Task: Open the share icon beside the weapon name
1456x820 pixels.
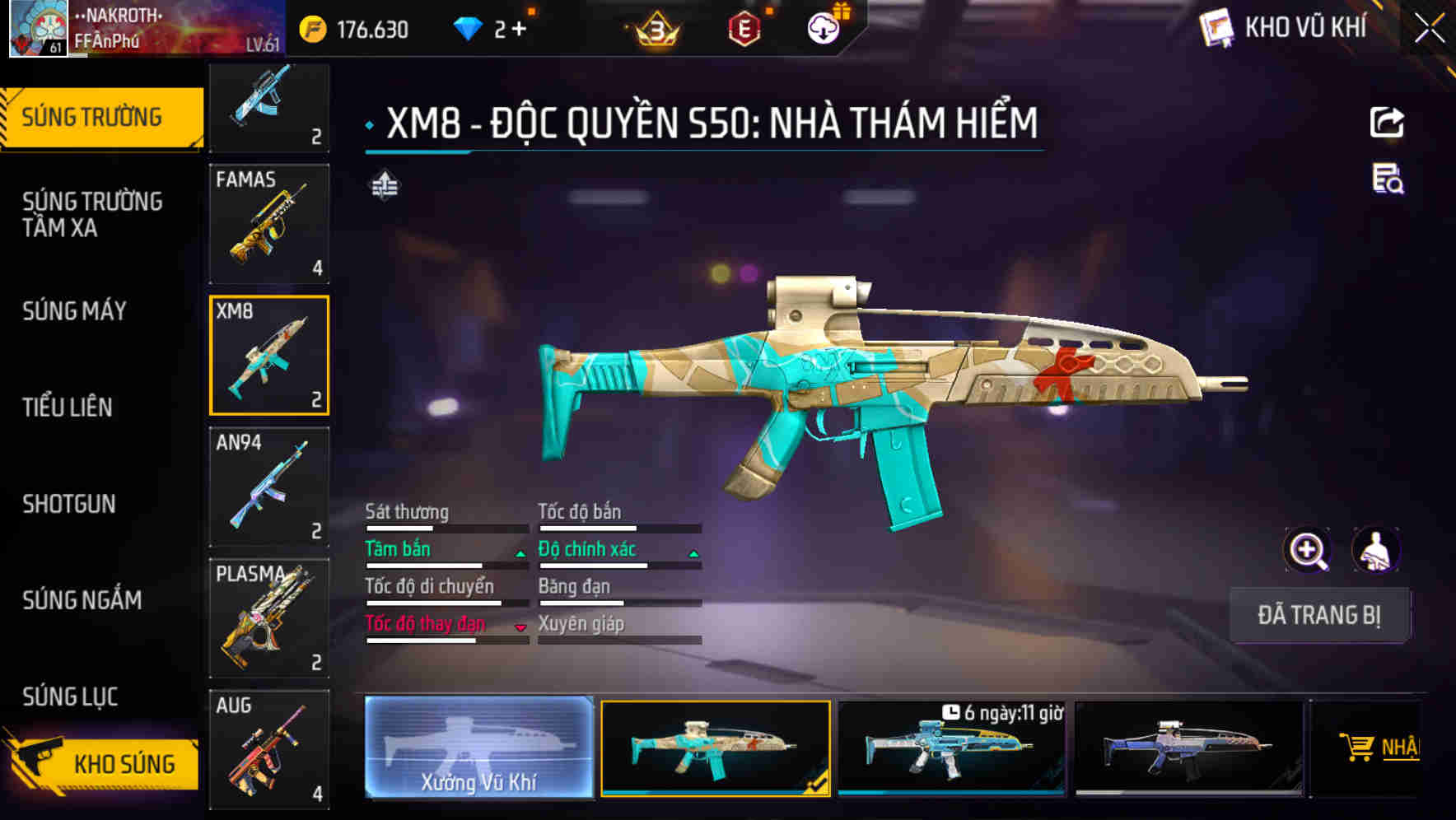Action: 1388,121
